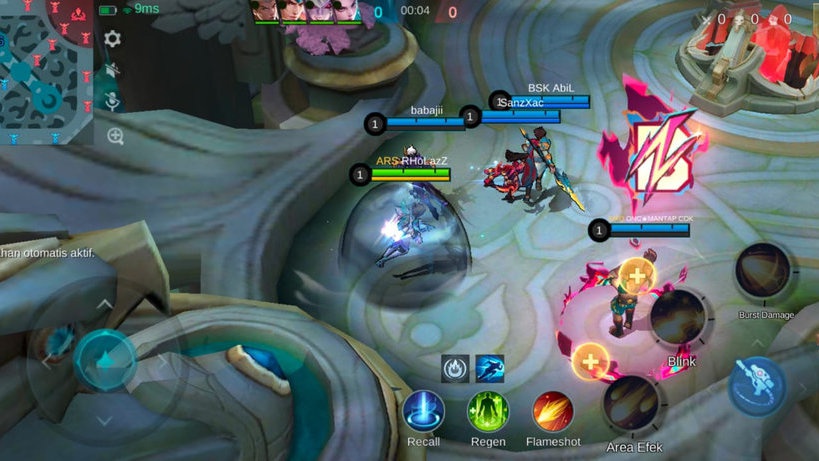The height and width of the screenshot is (461, 819).
Task: Cast the Flameshot battle spell
Action: tap(553, 411)
